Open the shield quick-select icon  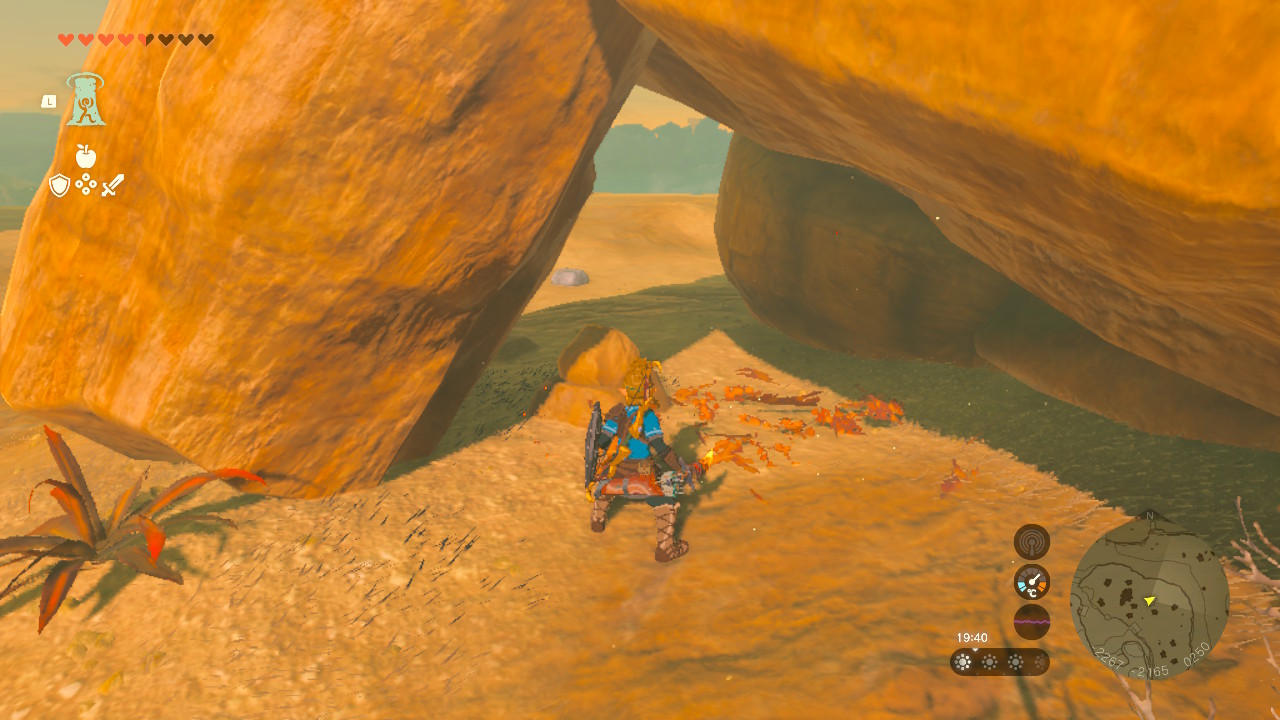point(59,185)
